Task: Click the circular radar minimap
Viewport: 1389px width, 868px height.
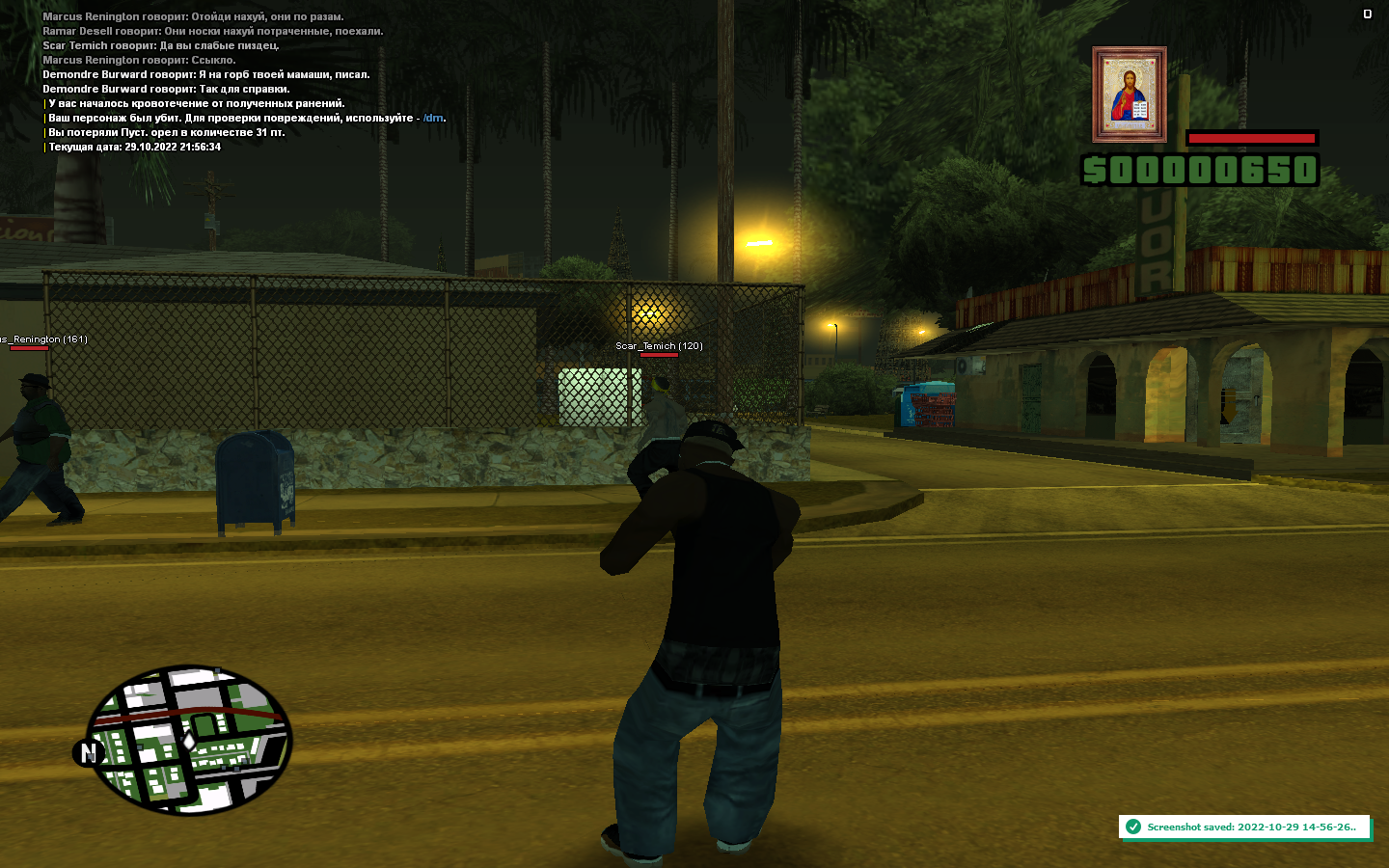Action: (189, 739)
